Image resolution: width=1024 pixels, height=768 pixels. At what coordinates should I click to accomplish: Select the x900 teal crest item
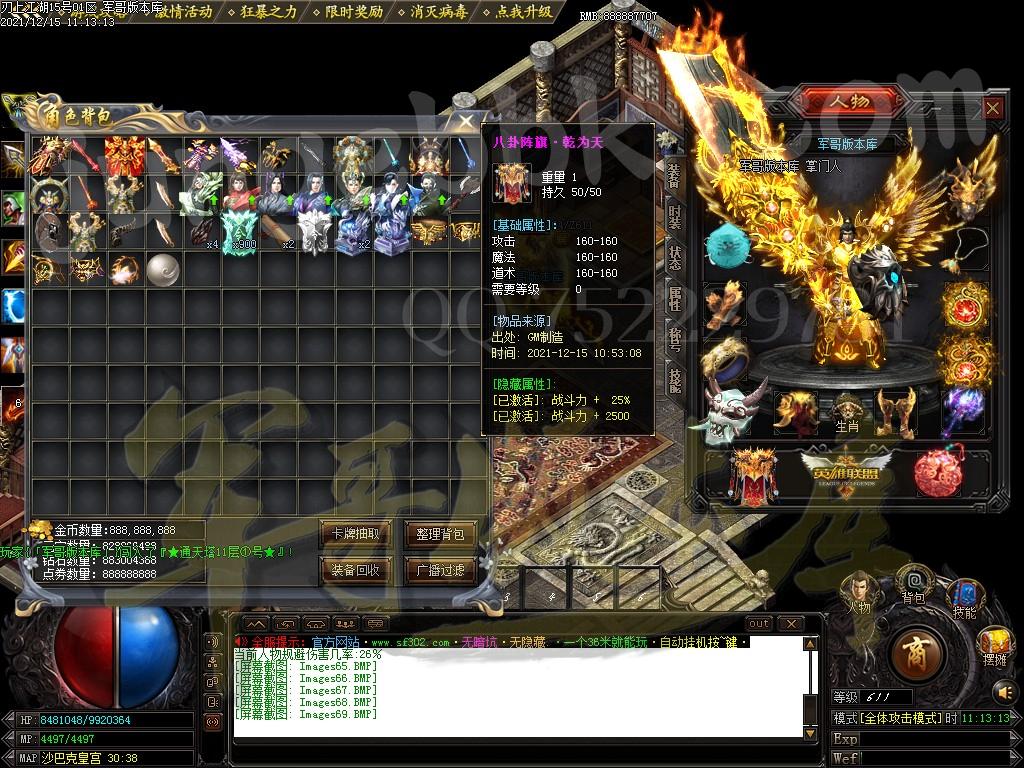240,231
